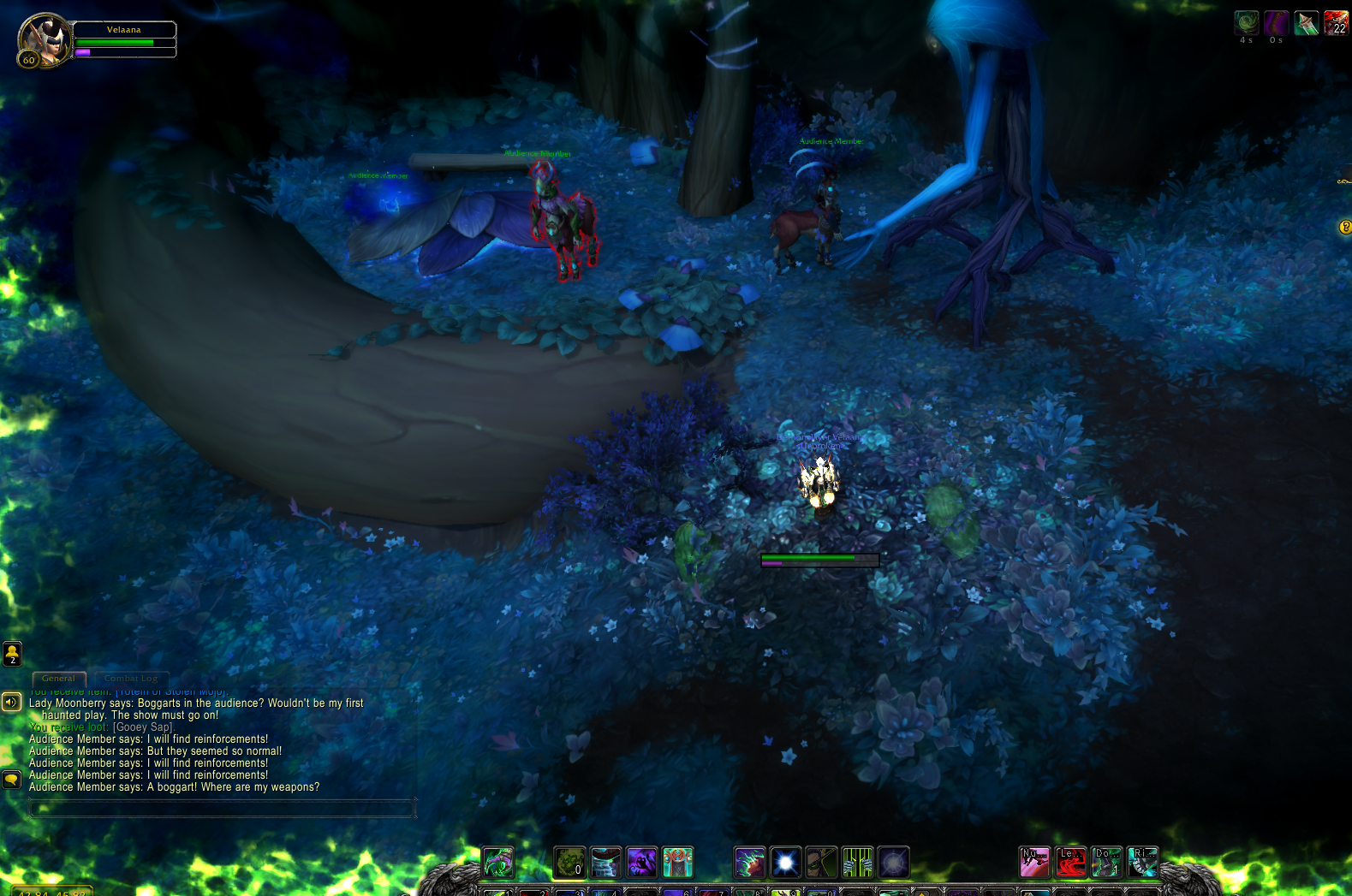Activate the teal macro labeled Ri

[1142, 863]
